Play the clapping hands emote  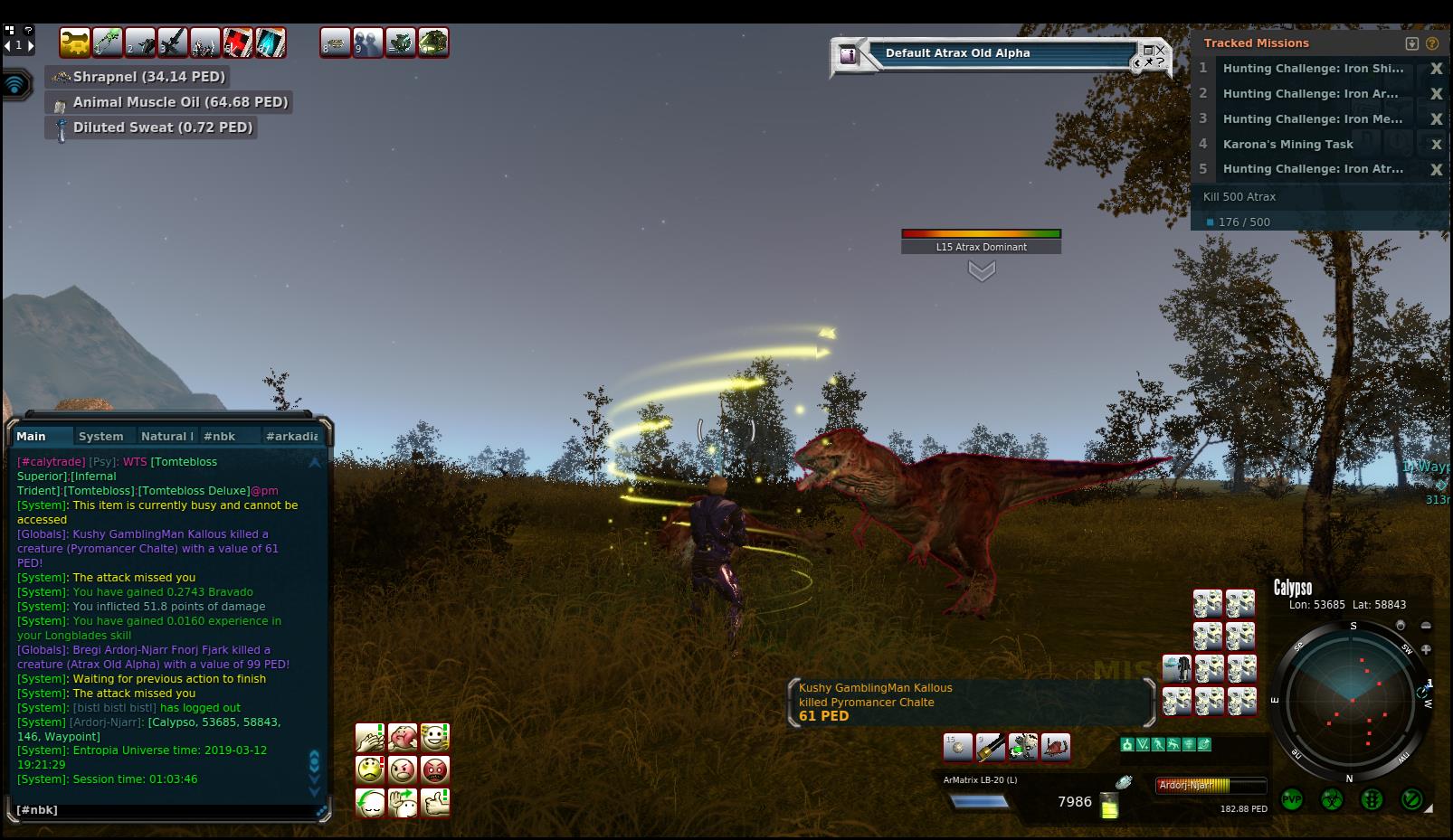[370, 738]
